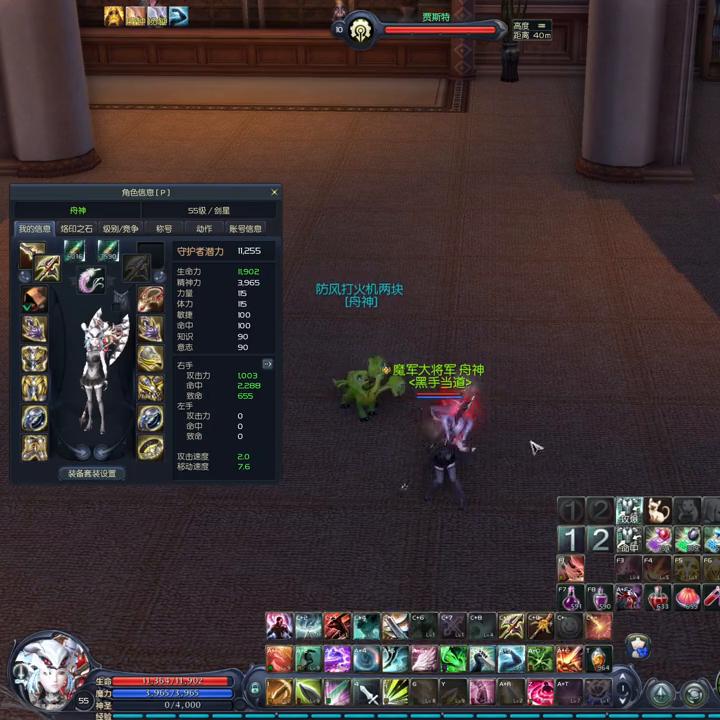Use the purple potion with count 591
This screenshot has width=720, height=720.
(x=571, y=598)
